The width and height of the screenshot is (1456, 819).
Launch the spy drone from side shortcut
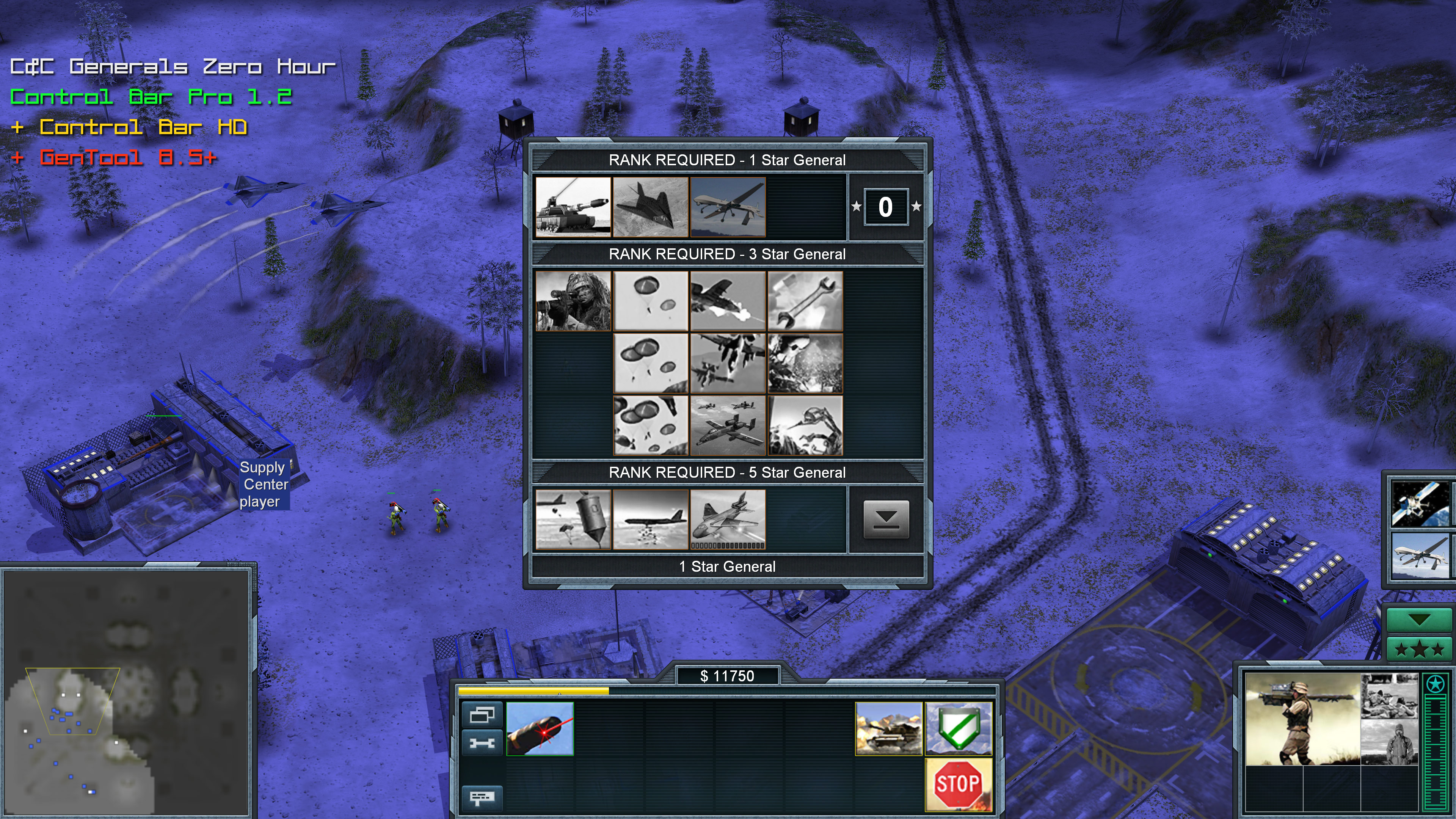click(x=1421, y=555)
